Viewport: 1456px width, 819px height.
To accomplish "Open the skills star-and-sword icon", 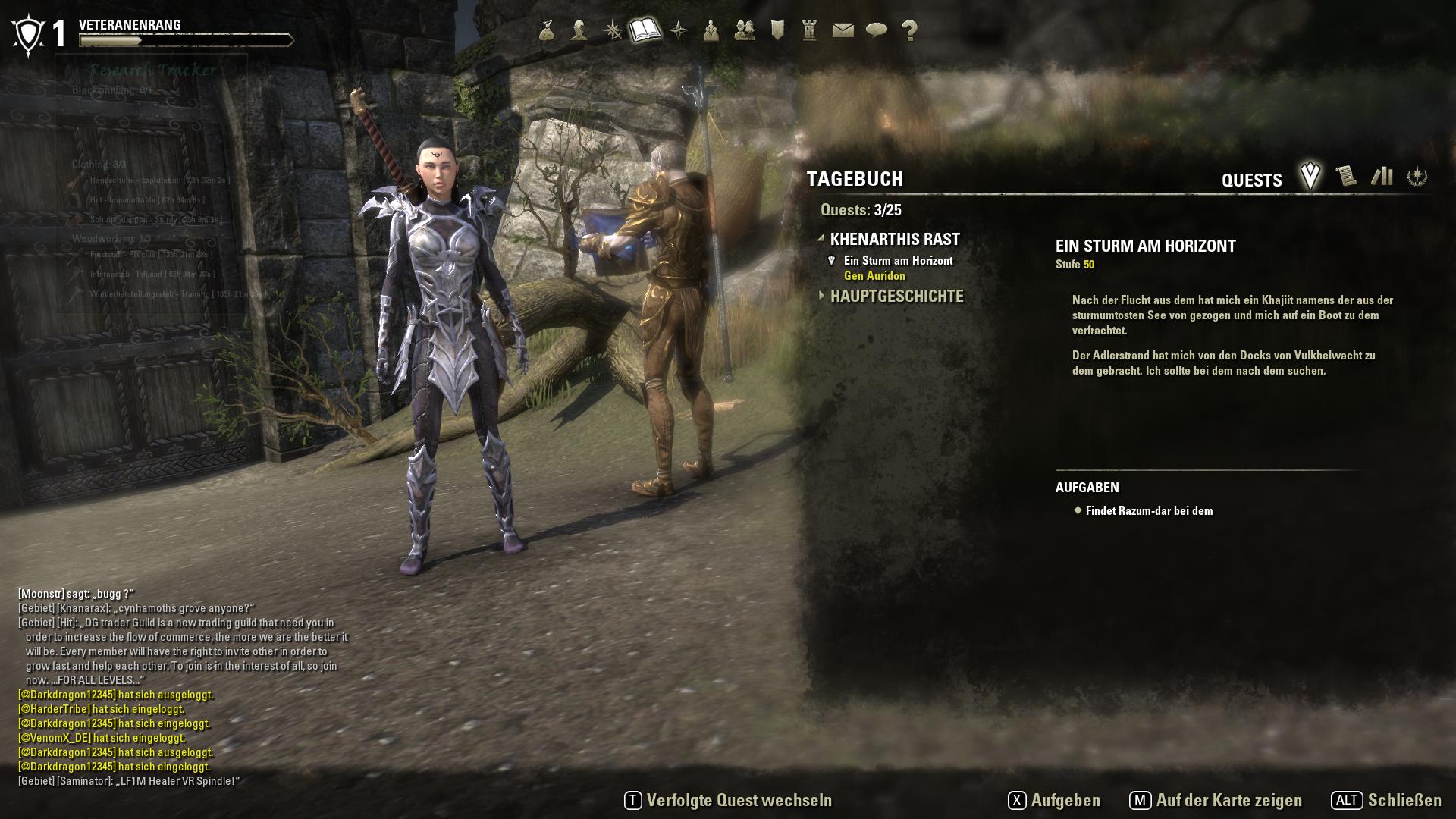I will click(613, 30).
